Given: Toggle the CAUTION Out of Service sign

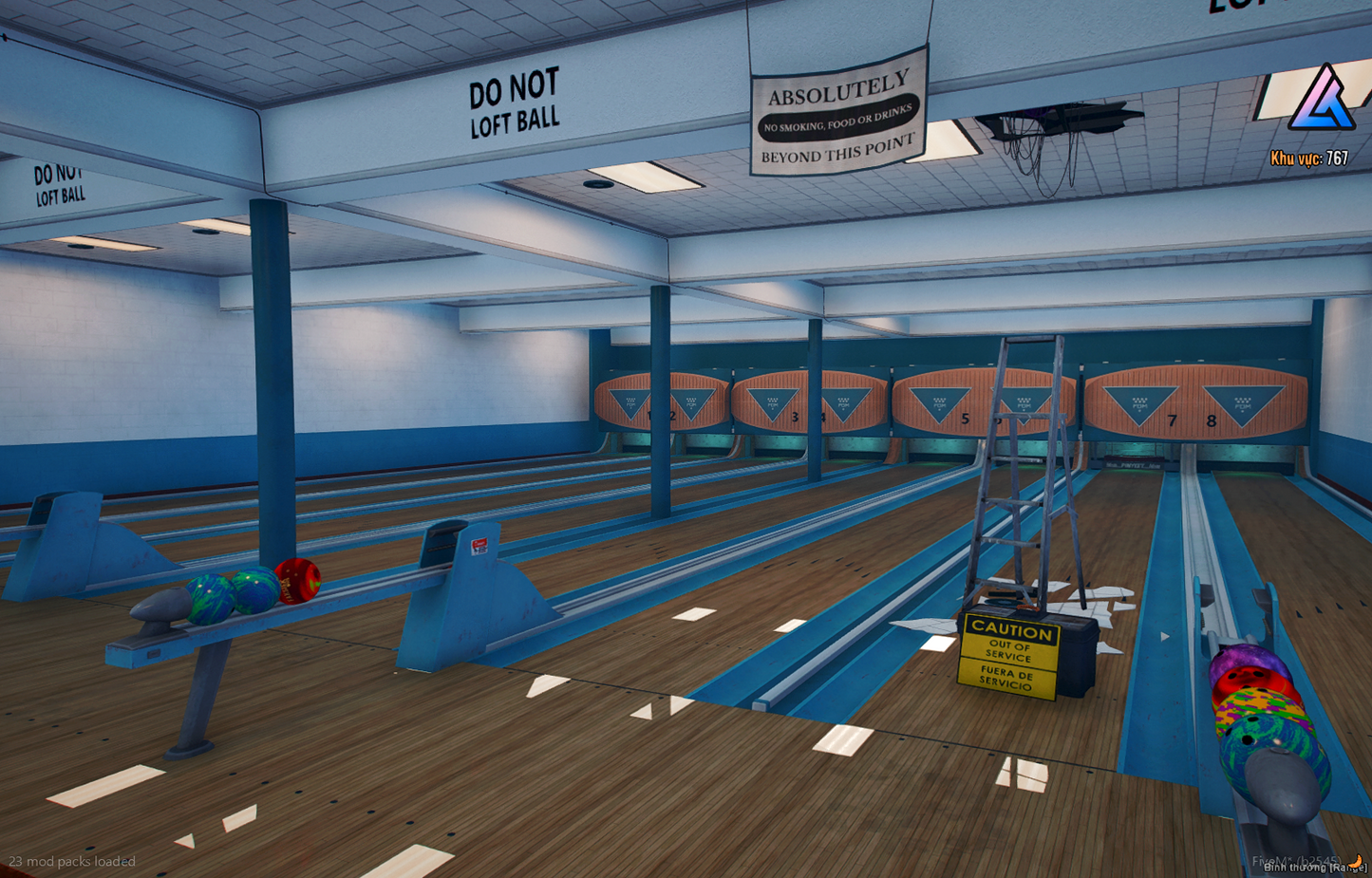Looking at the screenshot, I should 1010,655.
